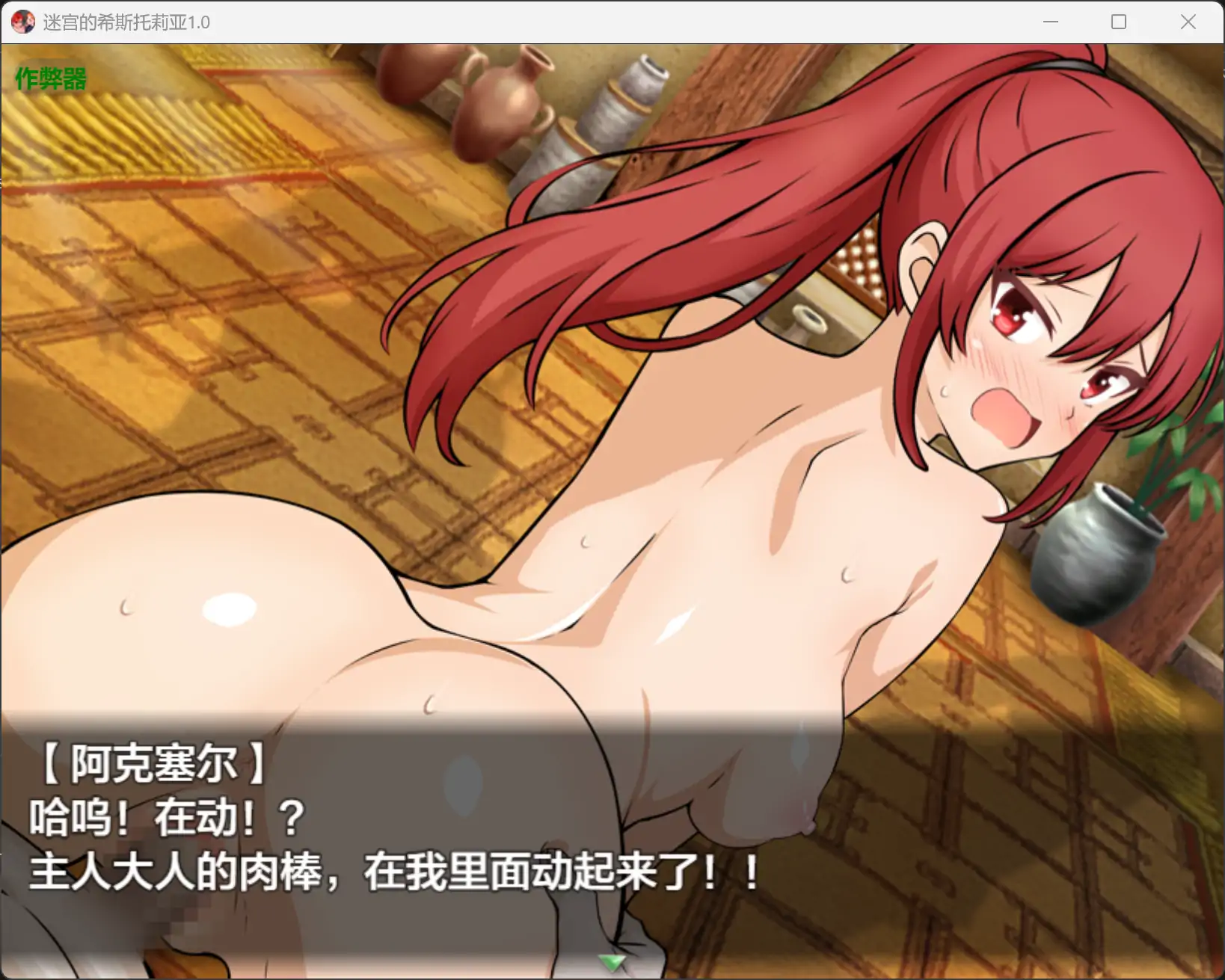Click the game icon in the title bar
Image resolution: width=1225 pixels, height=980 pixels.
[x=22, y=22]
